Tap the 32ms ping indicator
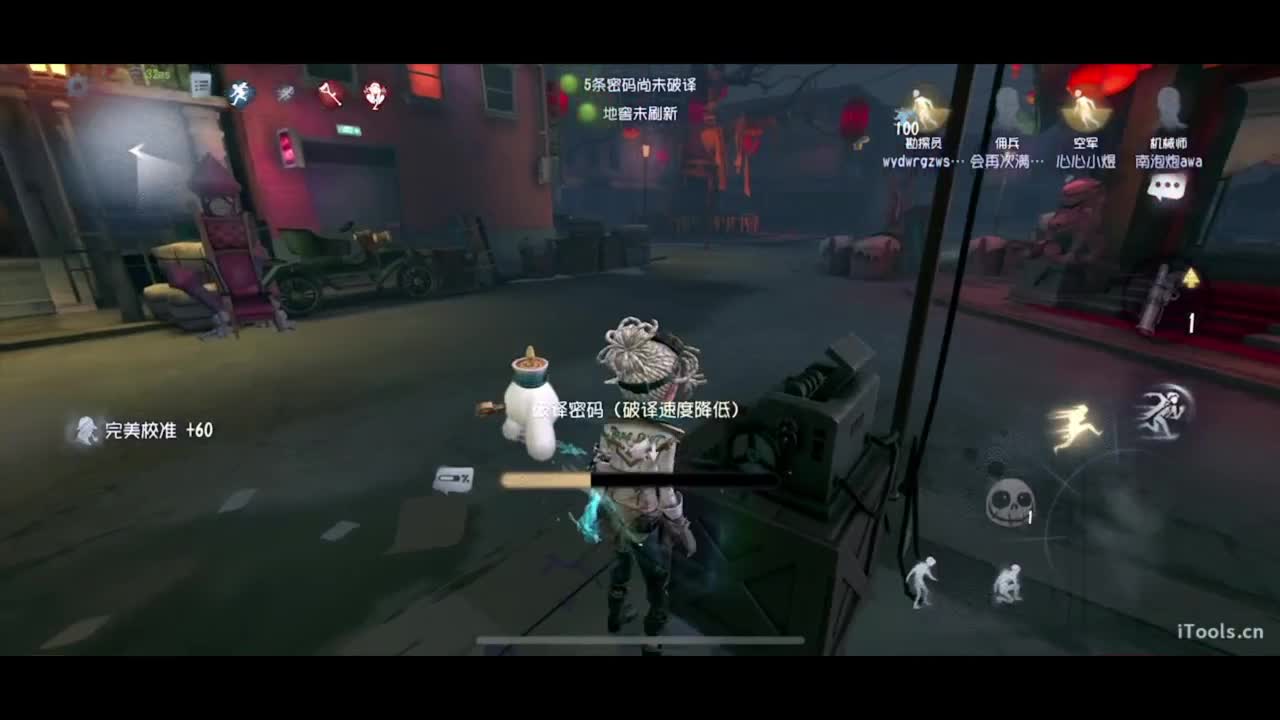The width and height of the screenshot is (1280, 720). [x=156, y=73]
